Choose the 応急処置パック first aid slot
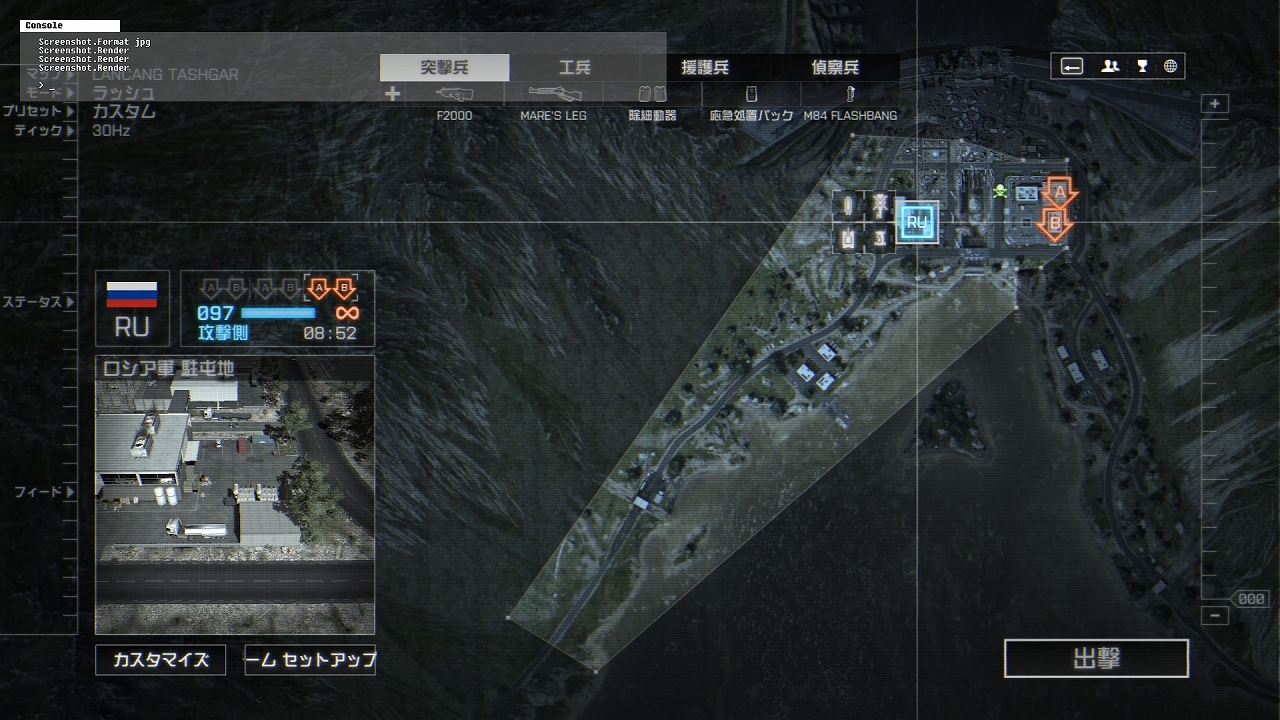The width and height of the screenshot is (1280, 720). (751, 95)
